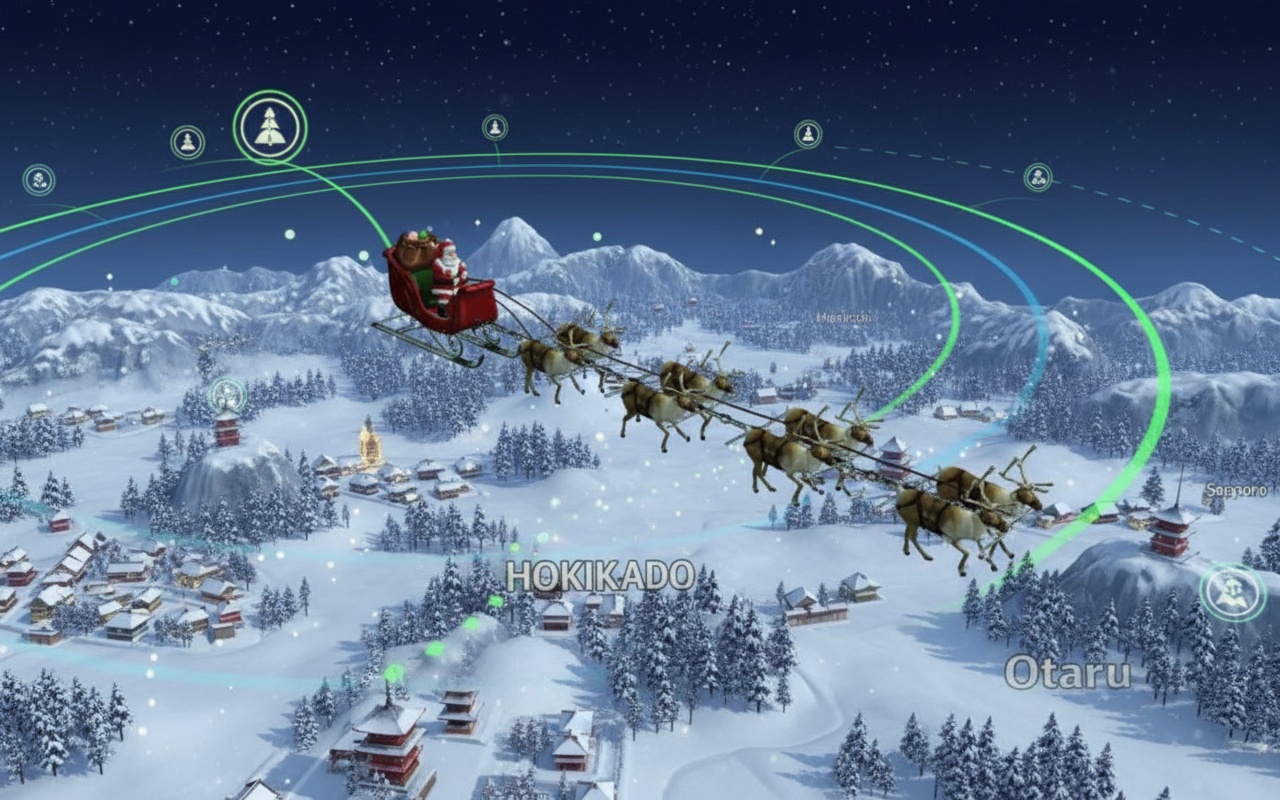Open the circular route marker near Otaru
1280x800 pixels.
click(x=1233, y=592)
